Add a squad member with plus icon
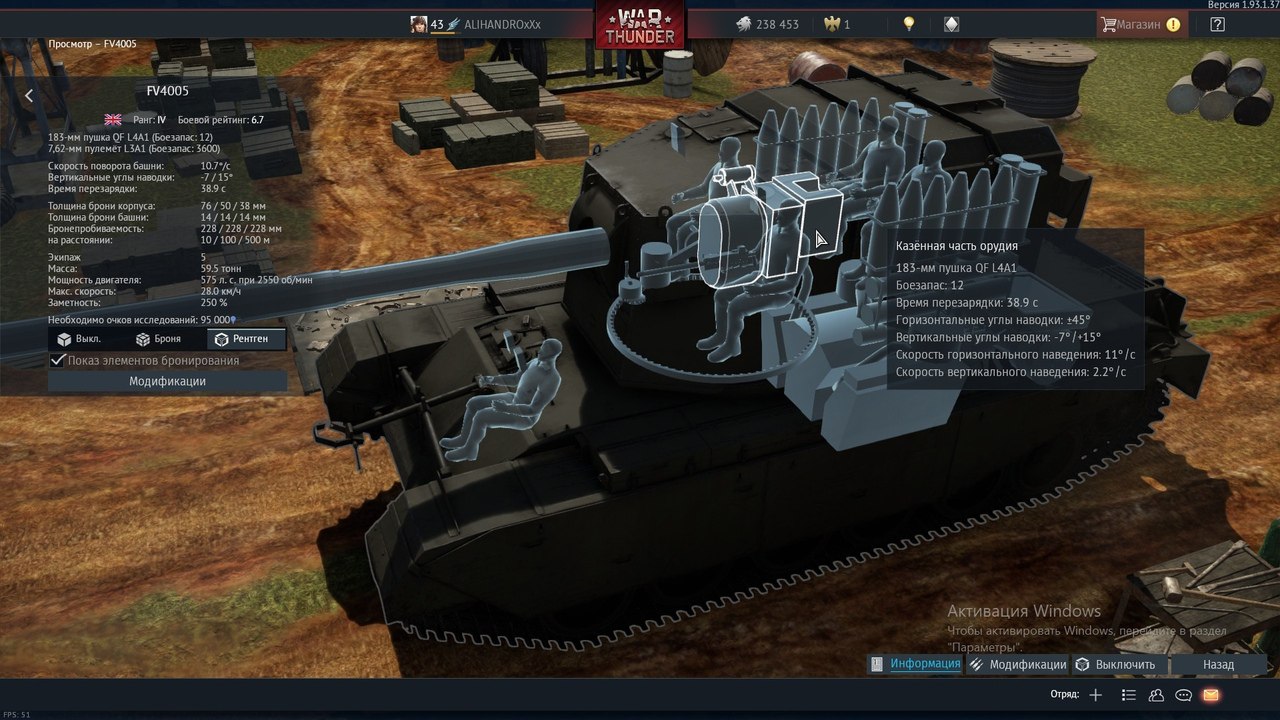Image resolution: width=1280 pixels, height=720 pixels. pyautogui.click(x=1096, y=695)
